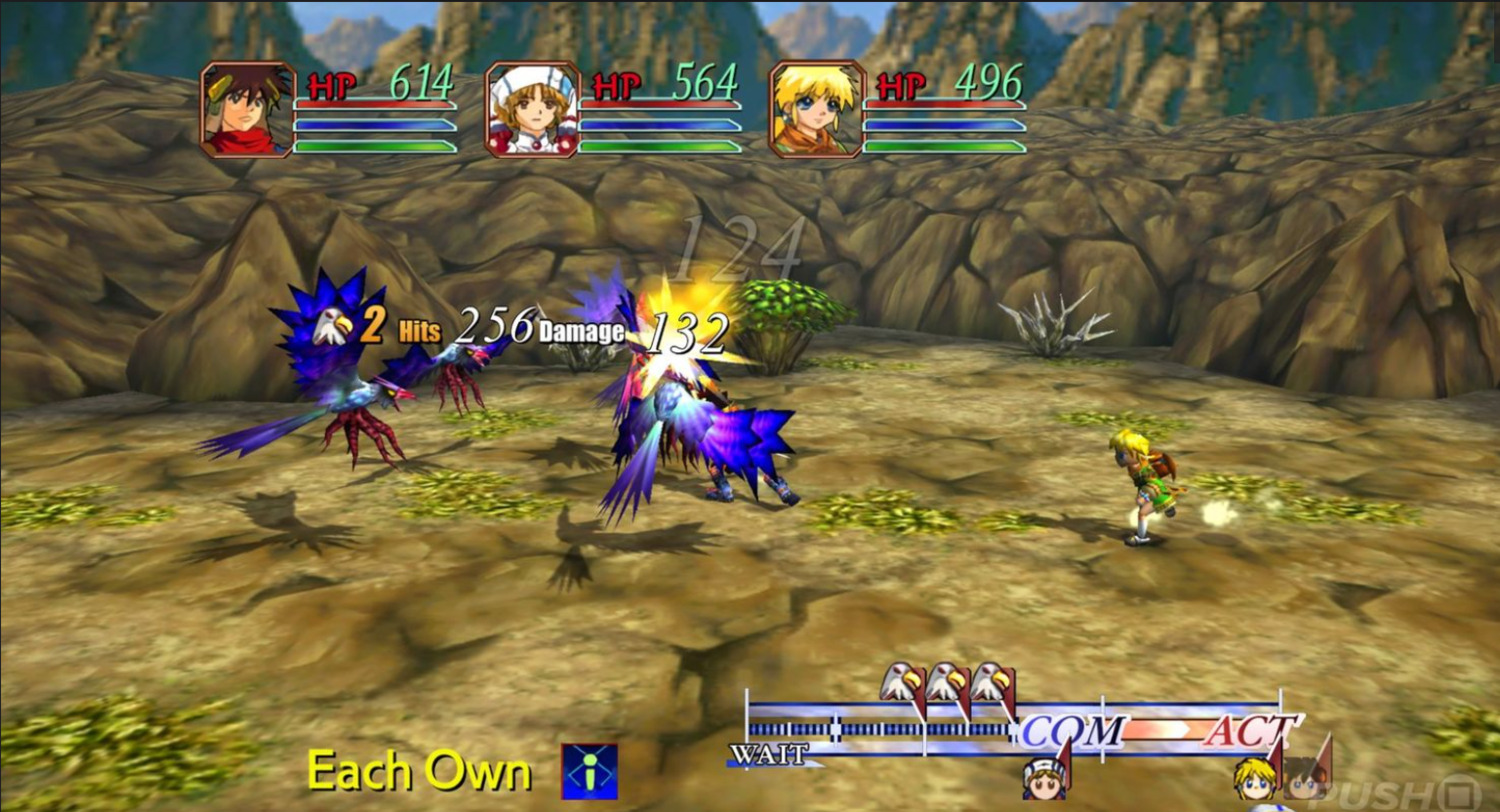Click the blue tactic icon beside Each Own
Viewport: 1500px width, 812px height.
tap(589, 771)
